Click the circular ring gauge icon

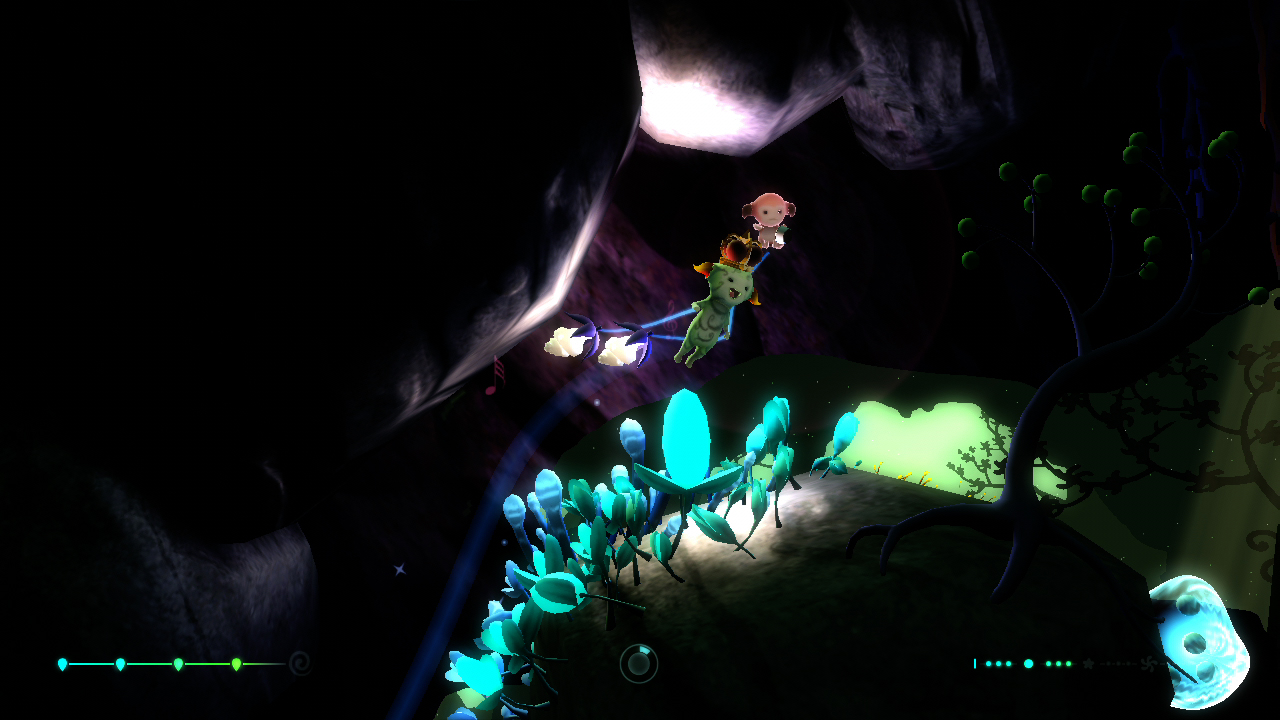[638, 663]
